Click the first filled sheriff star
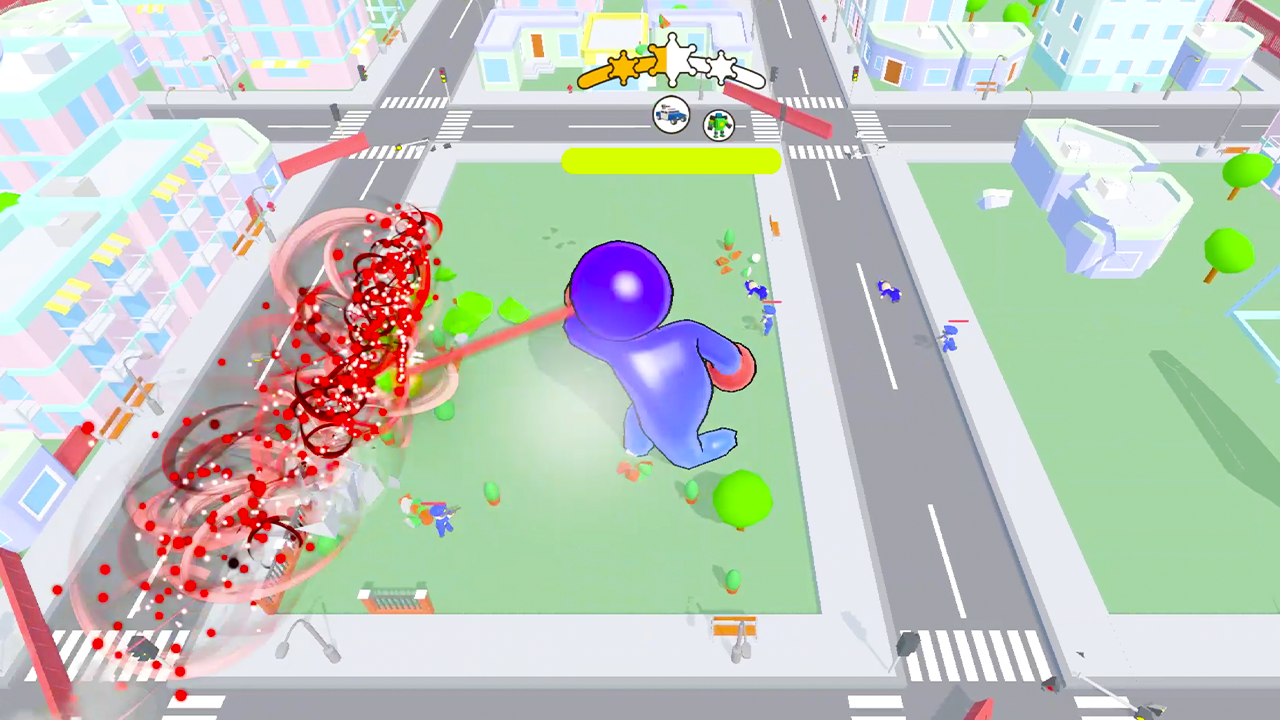Image resolution: width=1280 pixels, height=720 pixels. (x=620, y=65)
